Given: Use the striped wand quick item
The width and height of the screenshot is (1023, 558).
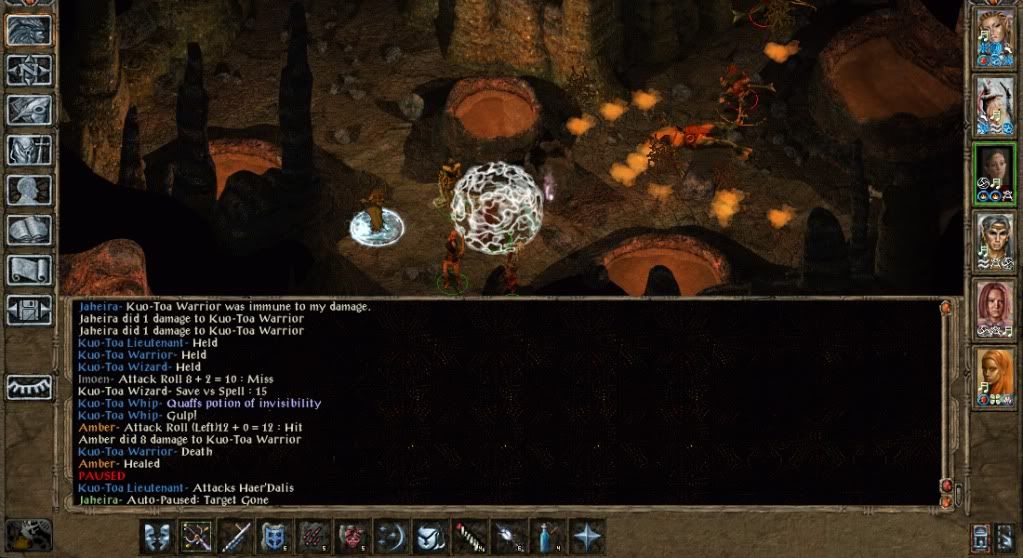Looking at the screenshot, I should 469,537.
